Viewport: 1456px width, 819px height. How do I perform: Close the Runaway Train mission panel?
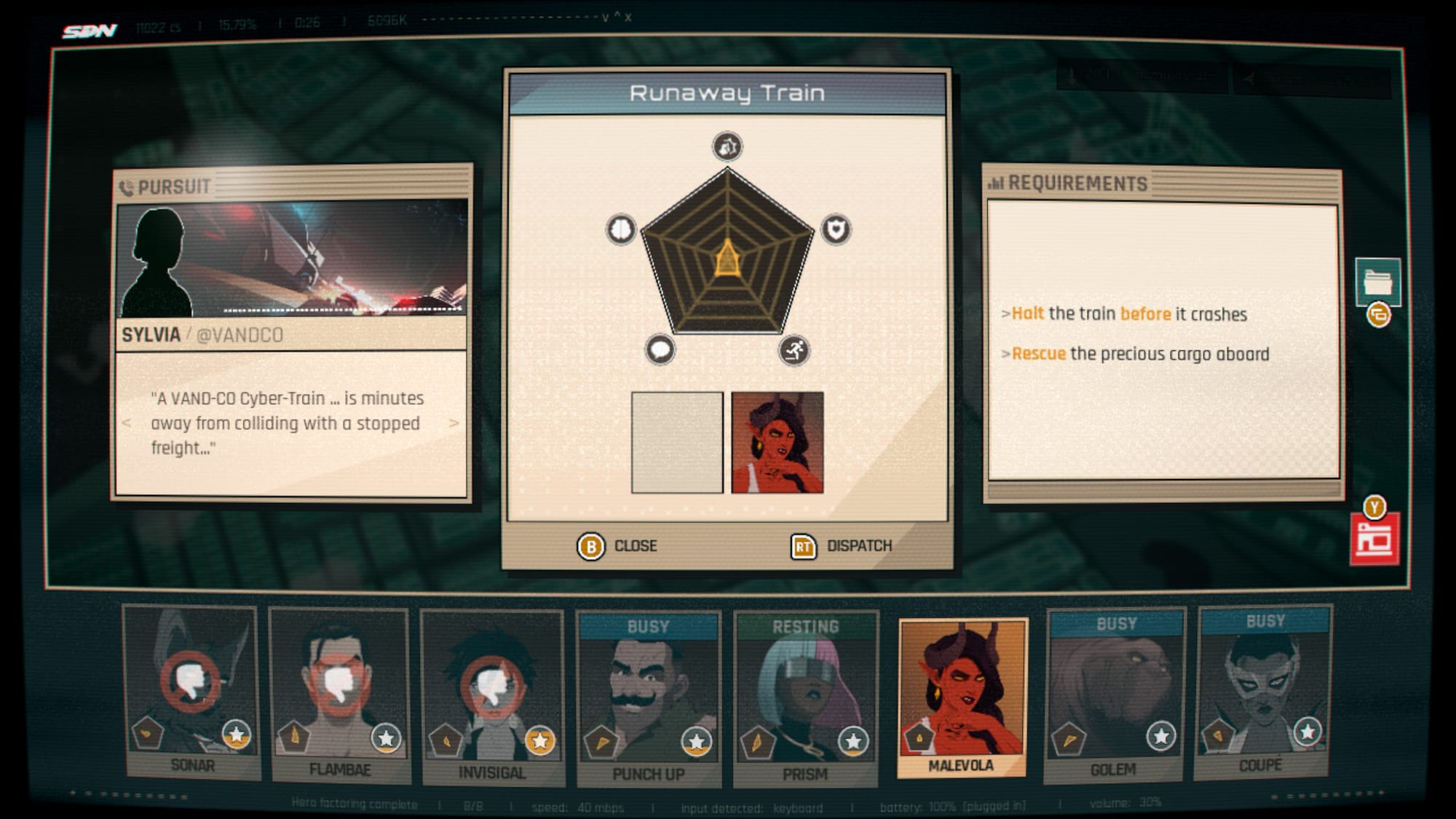(x=617, y=546)
